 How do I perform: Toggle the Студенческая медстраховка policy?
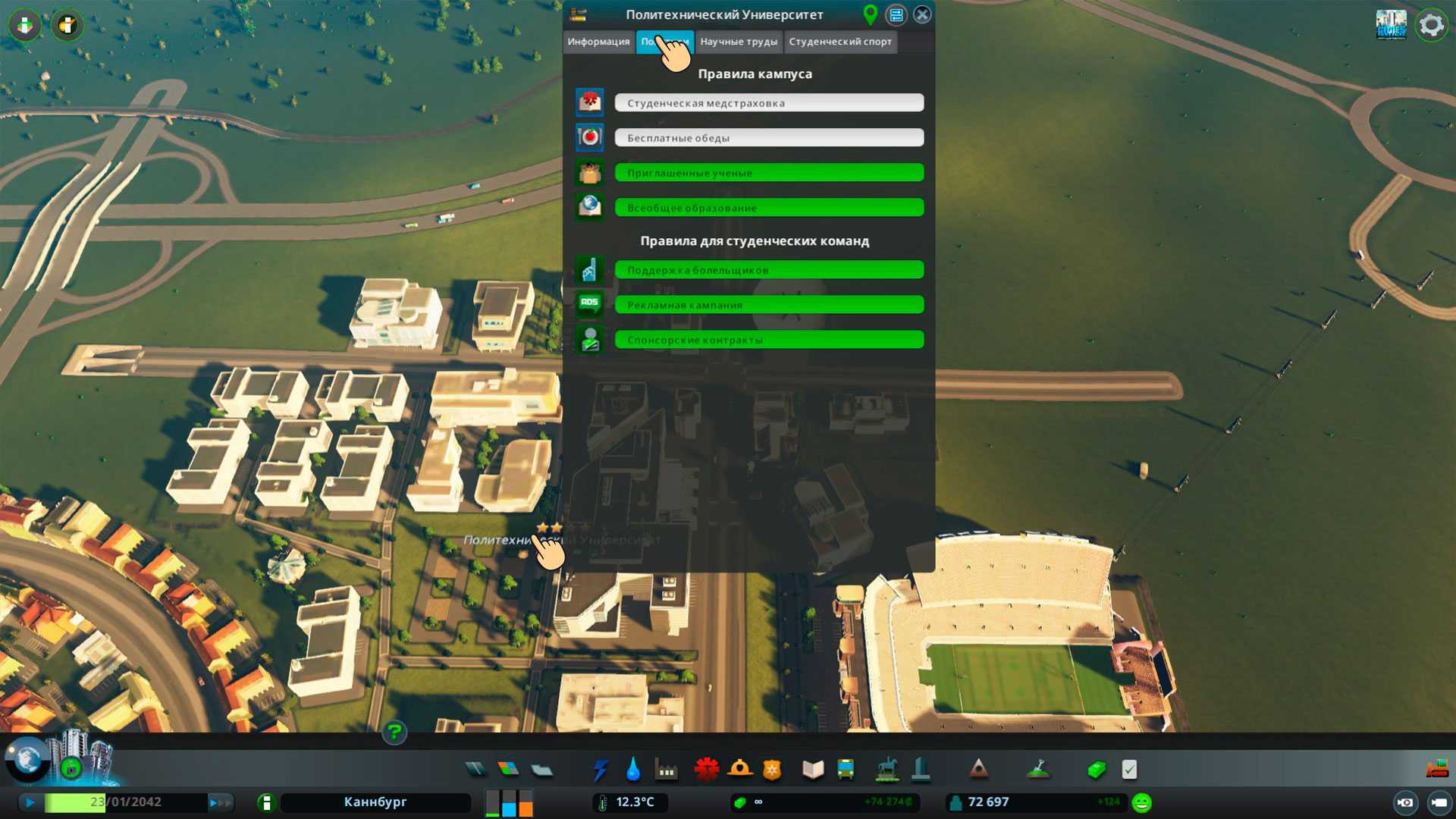pos(769,103)
